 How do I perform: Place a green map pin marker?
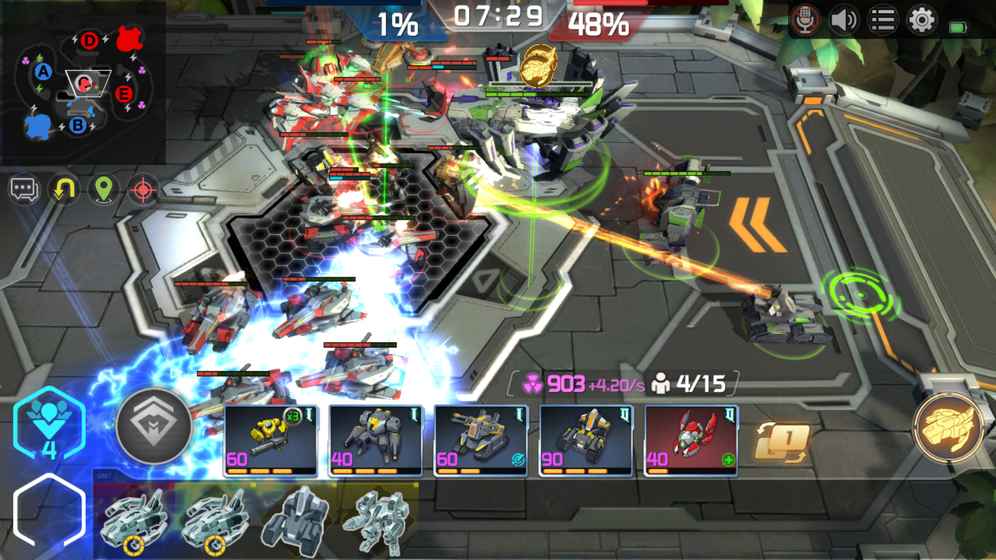tap(104, 189)
